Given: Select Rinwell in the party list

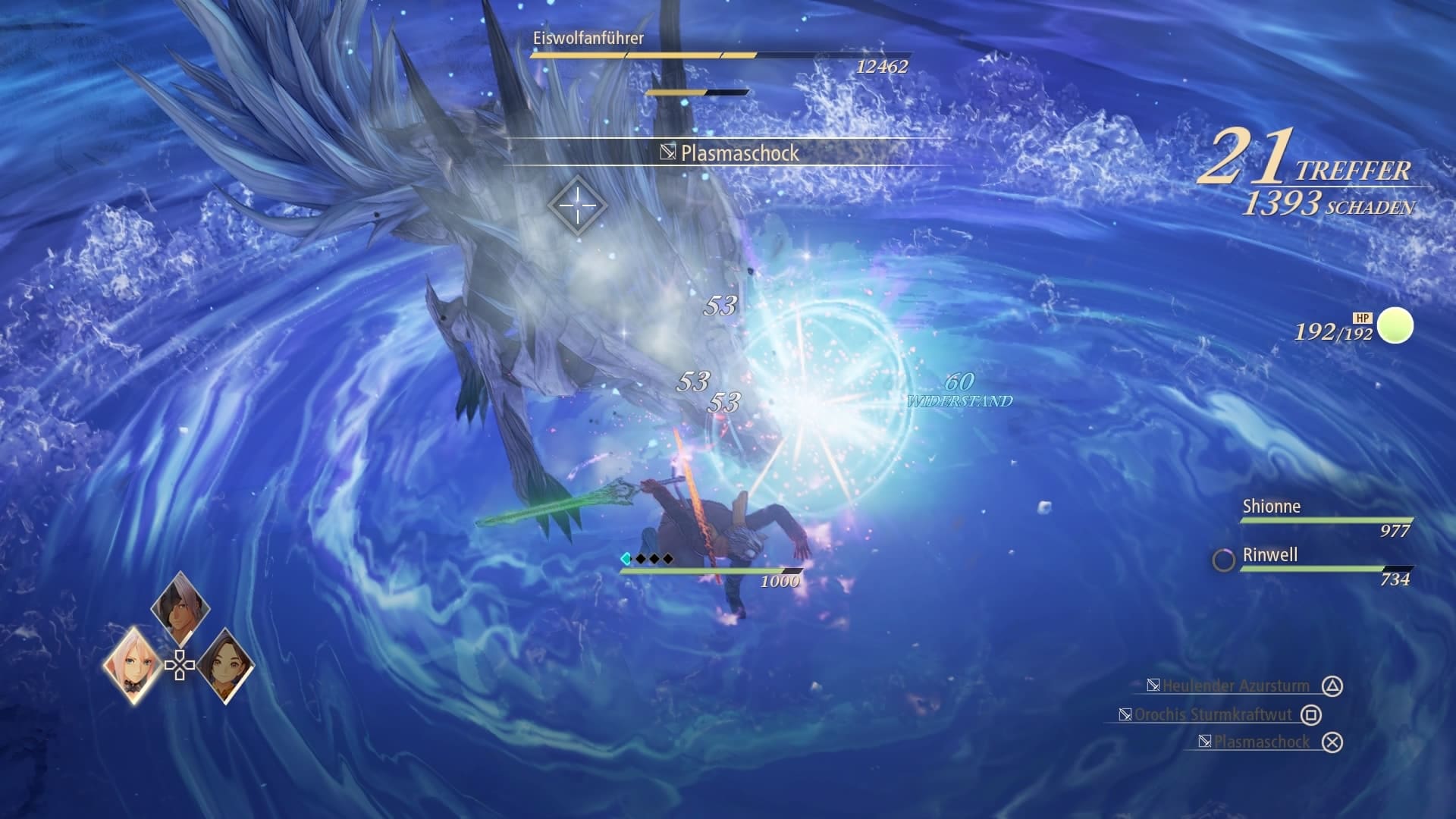Looking at the screenshot, I should (1269, 555).
